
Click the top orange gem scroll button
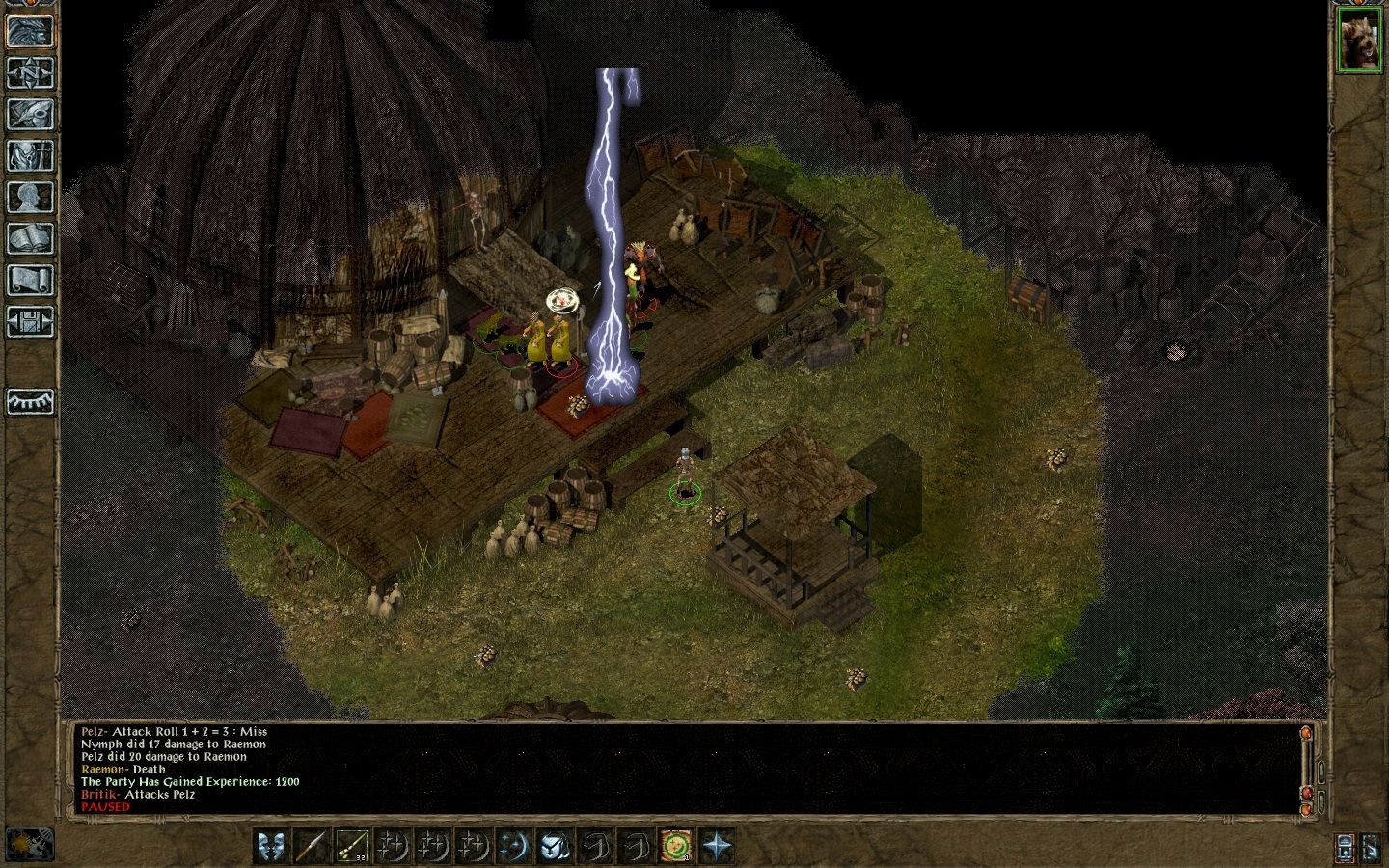(x=1307, y=733)
